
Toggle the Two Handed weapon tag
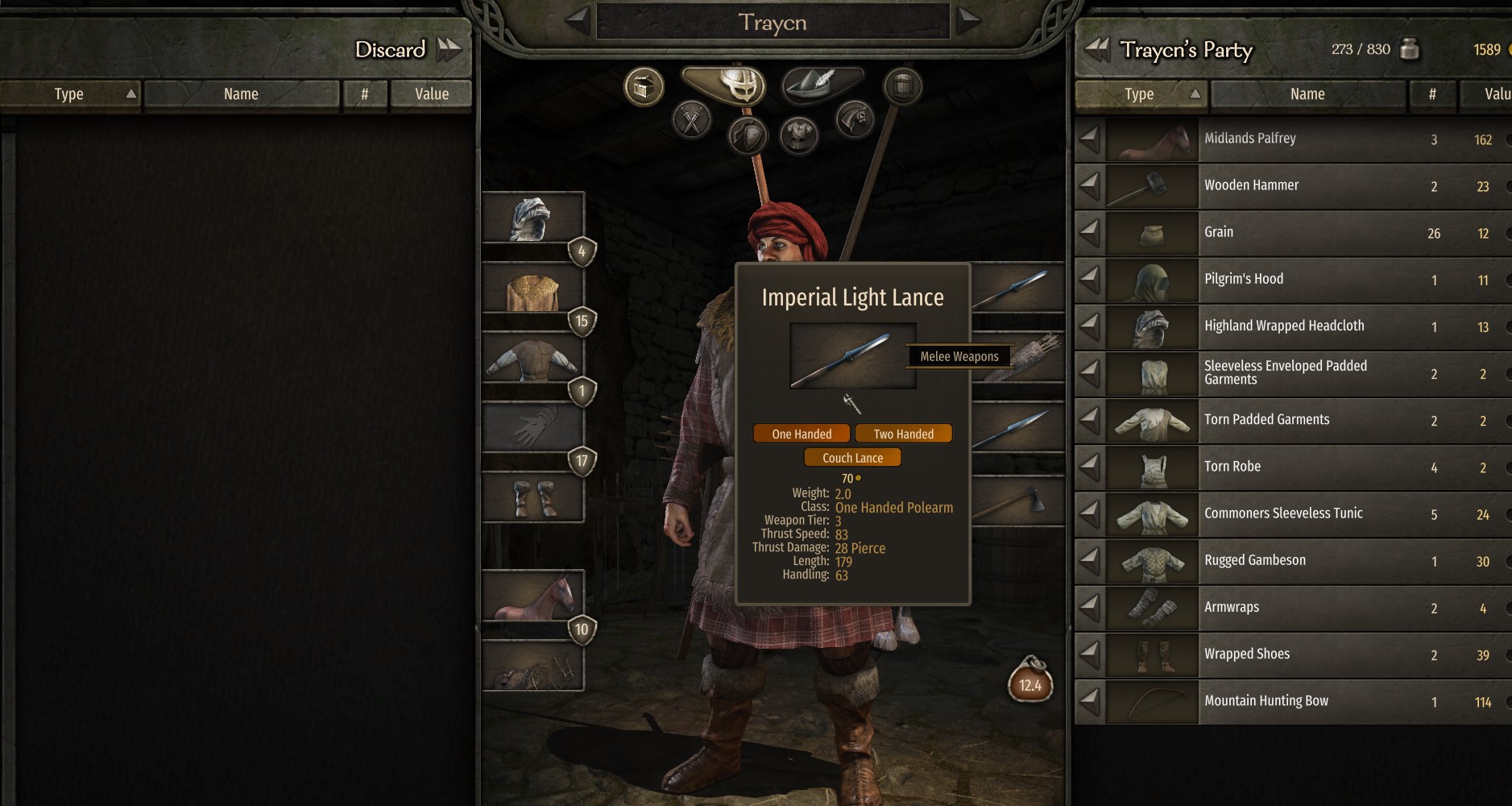pyautogui.click(x=904, y=434)
